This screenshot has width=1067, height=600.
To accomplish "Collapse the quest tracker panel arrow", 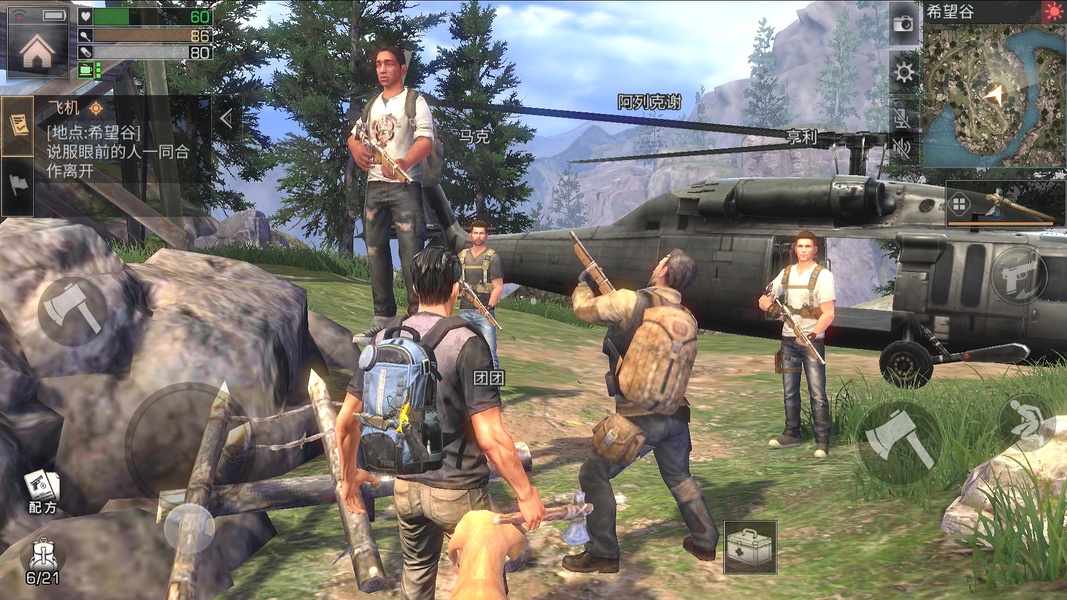I will [x=226, y=119].
